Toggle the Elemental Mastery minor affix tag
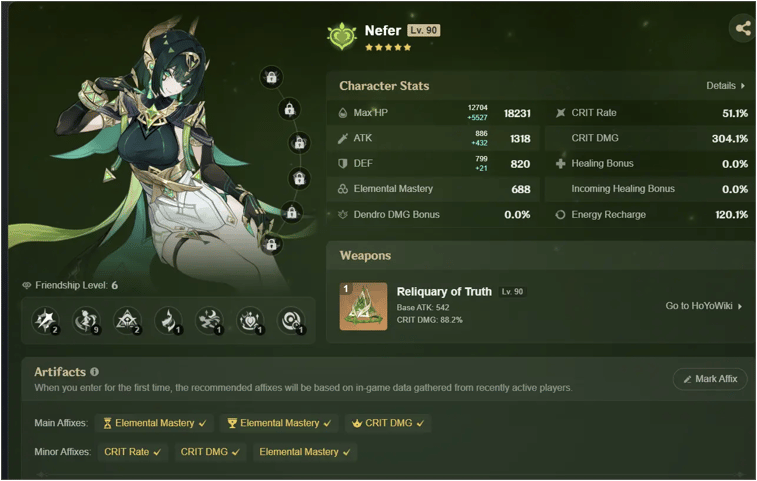Viewport: 757px width, 481px height. coord(304,452)
